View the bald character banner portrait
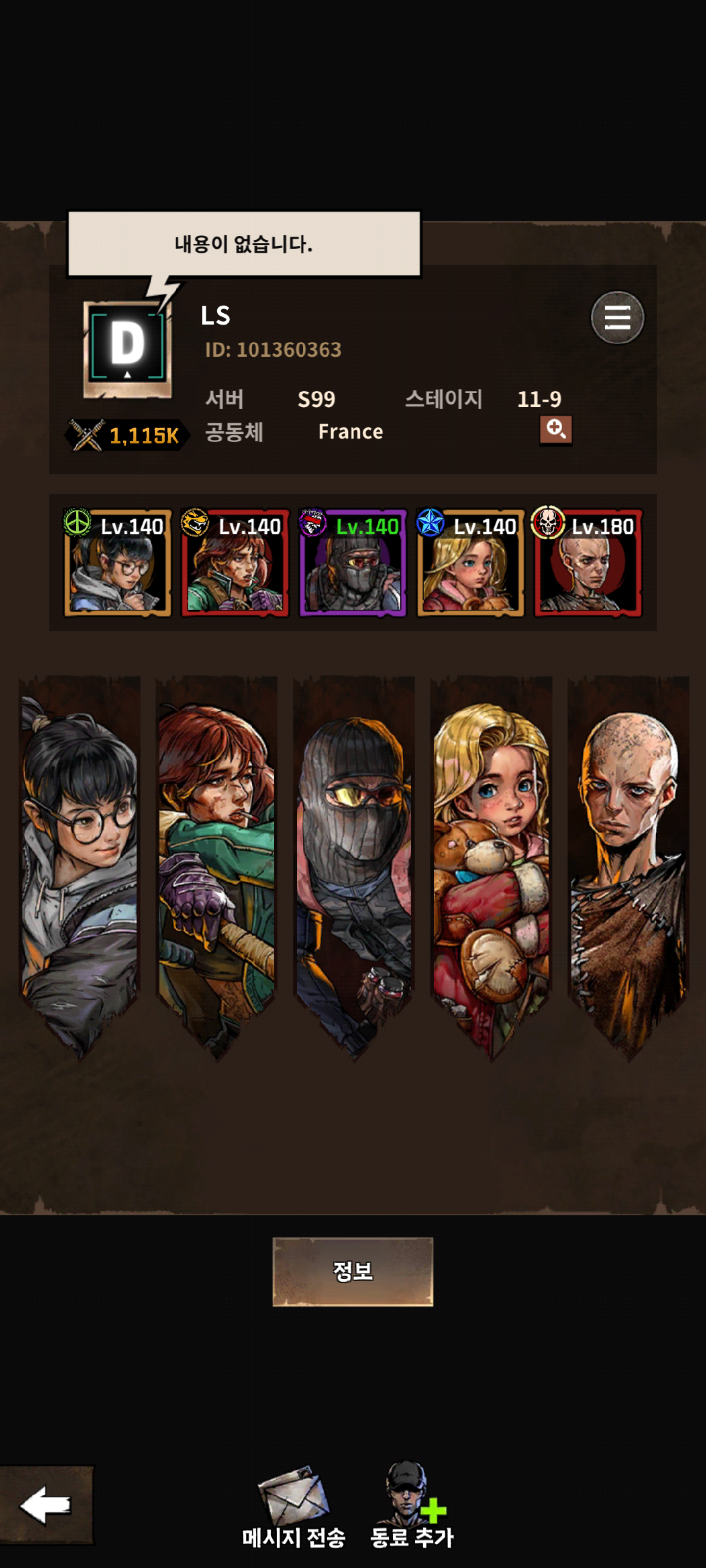The image size is (706, 1568). point(628,864)
